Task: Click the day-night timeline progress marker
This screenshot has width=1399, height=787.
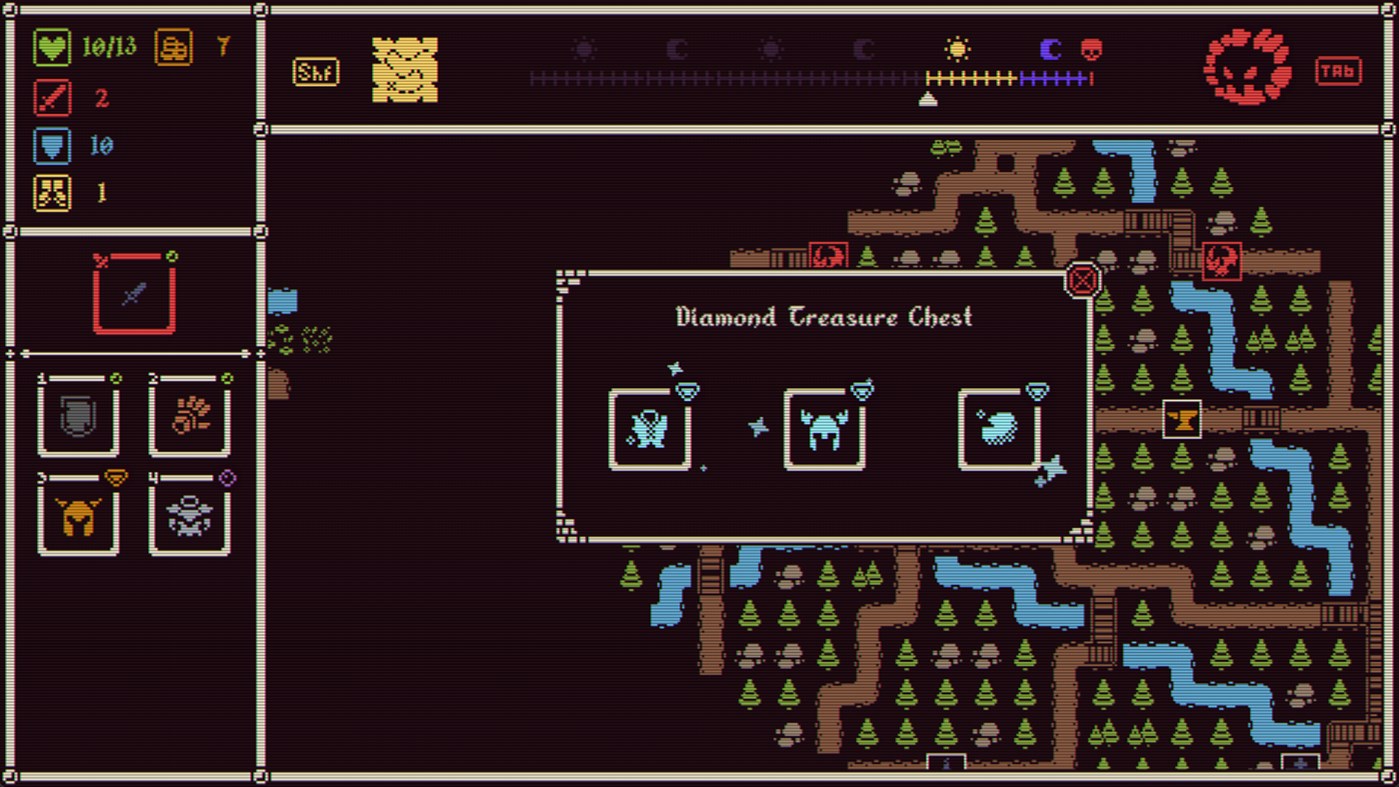Action: click(x=929, y=98)
